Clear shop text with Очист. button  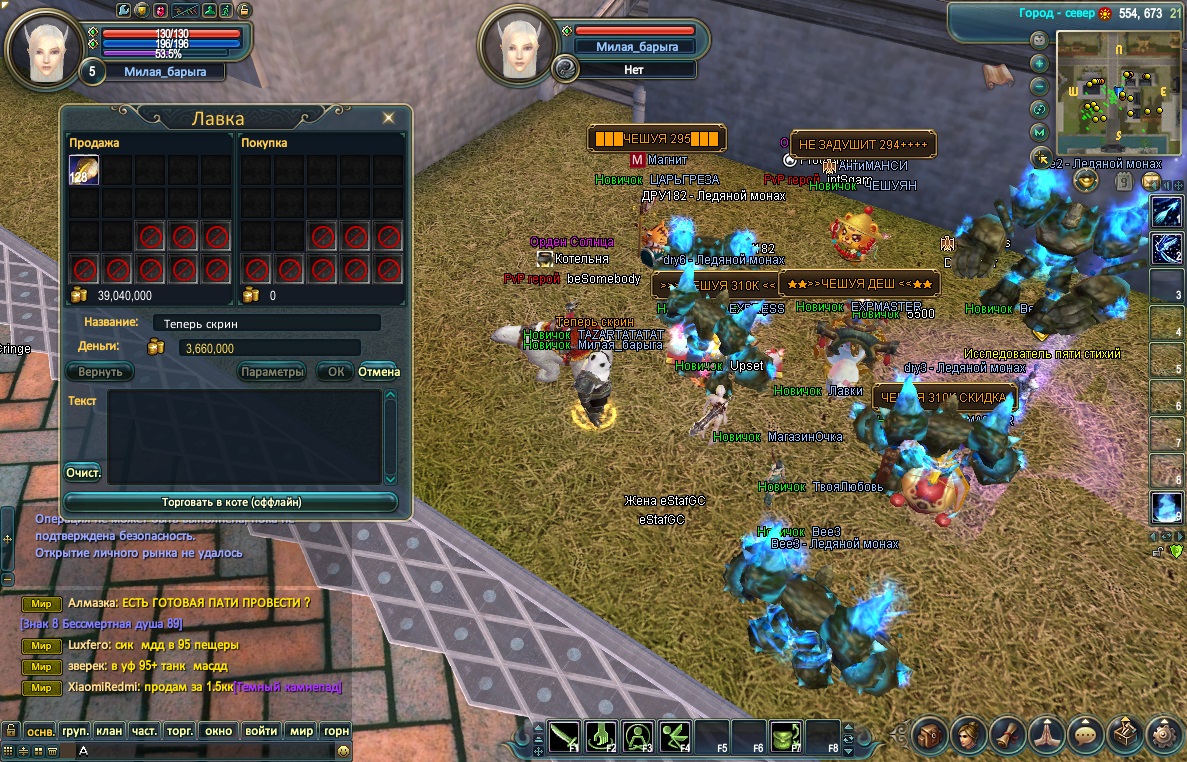click(x=83, y=472)
